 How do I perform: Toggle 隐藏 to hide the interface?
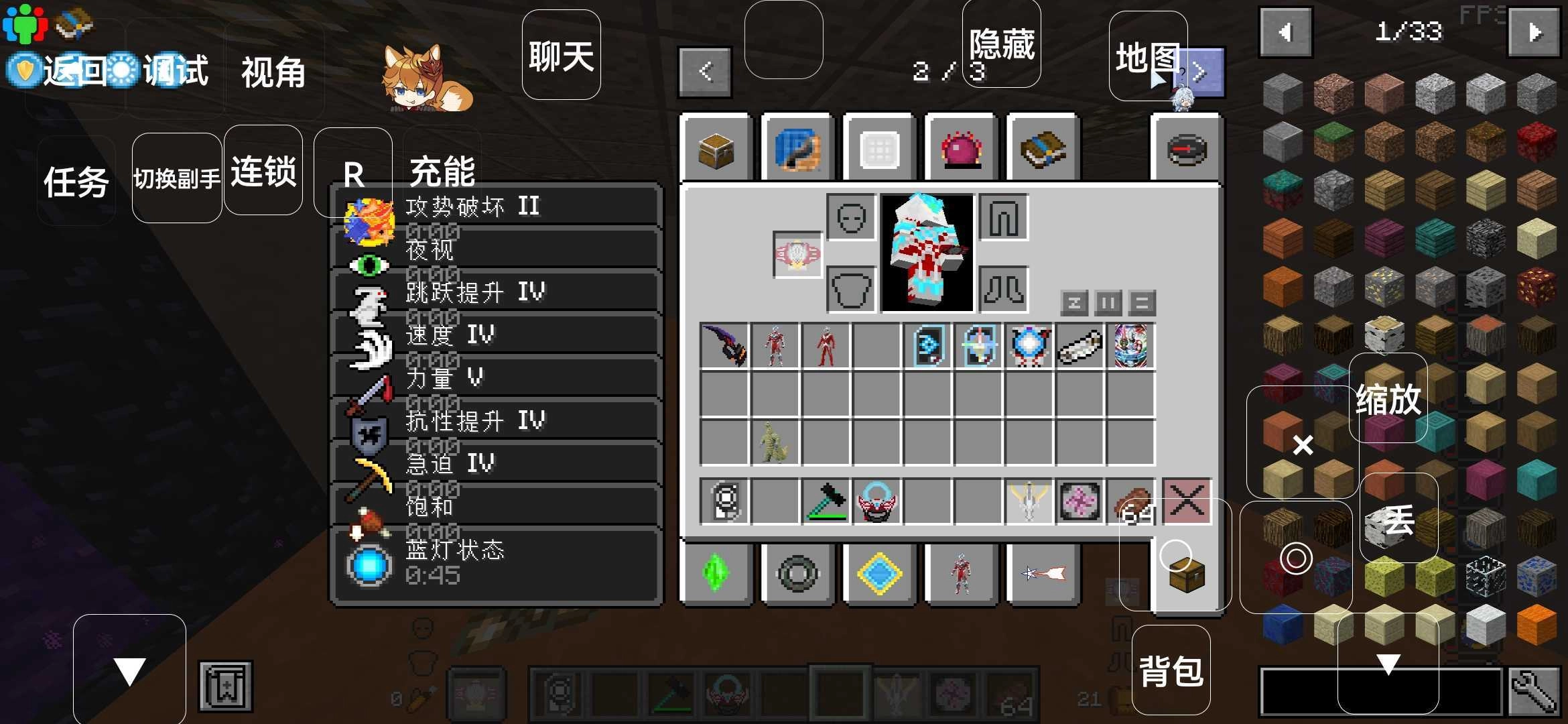click(x=1001, y=42)
